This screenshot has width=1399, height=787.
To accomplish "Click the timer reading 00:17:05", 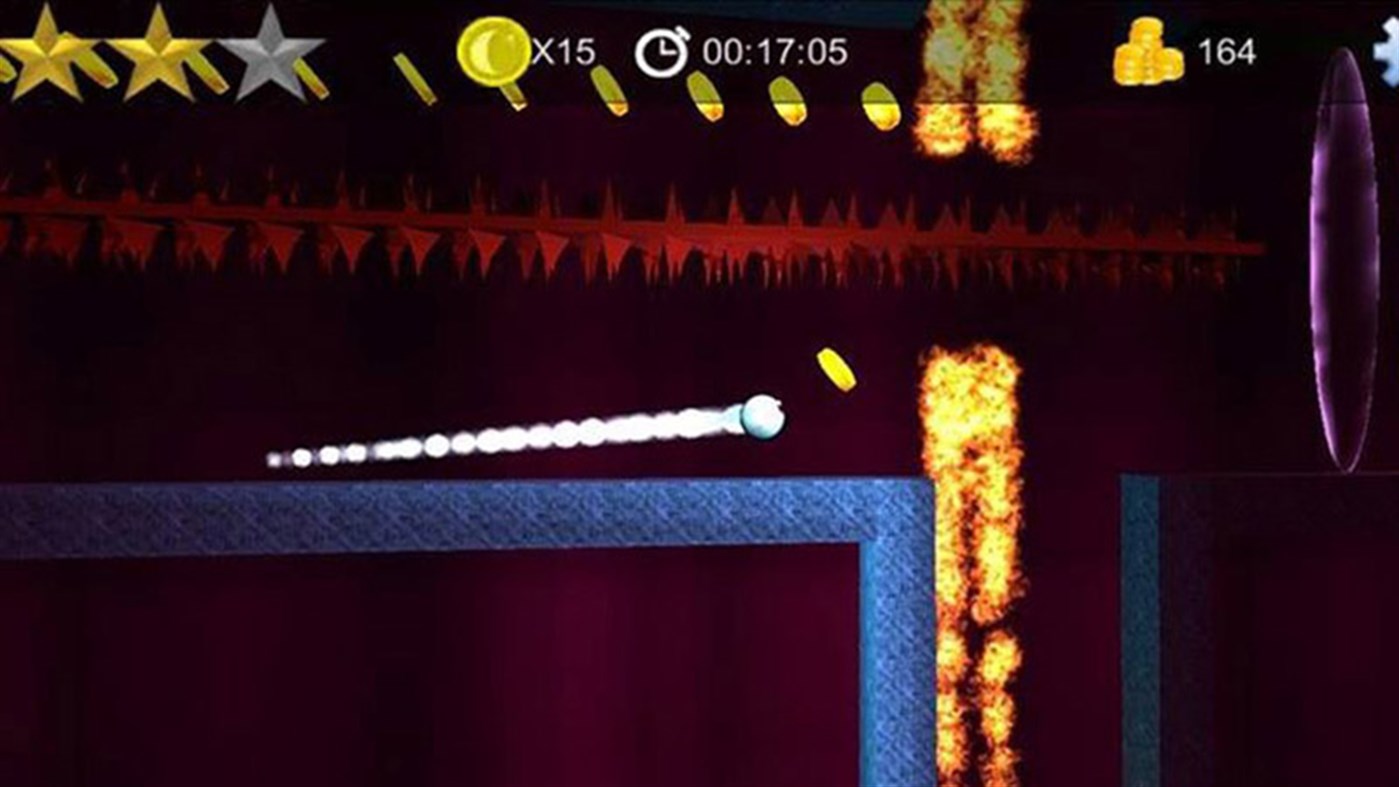I will (775, 48).
